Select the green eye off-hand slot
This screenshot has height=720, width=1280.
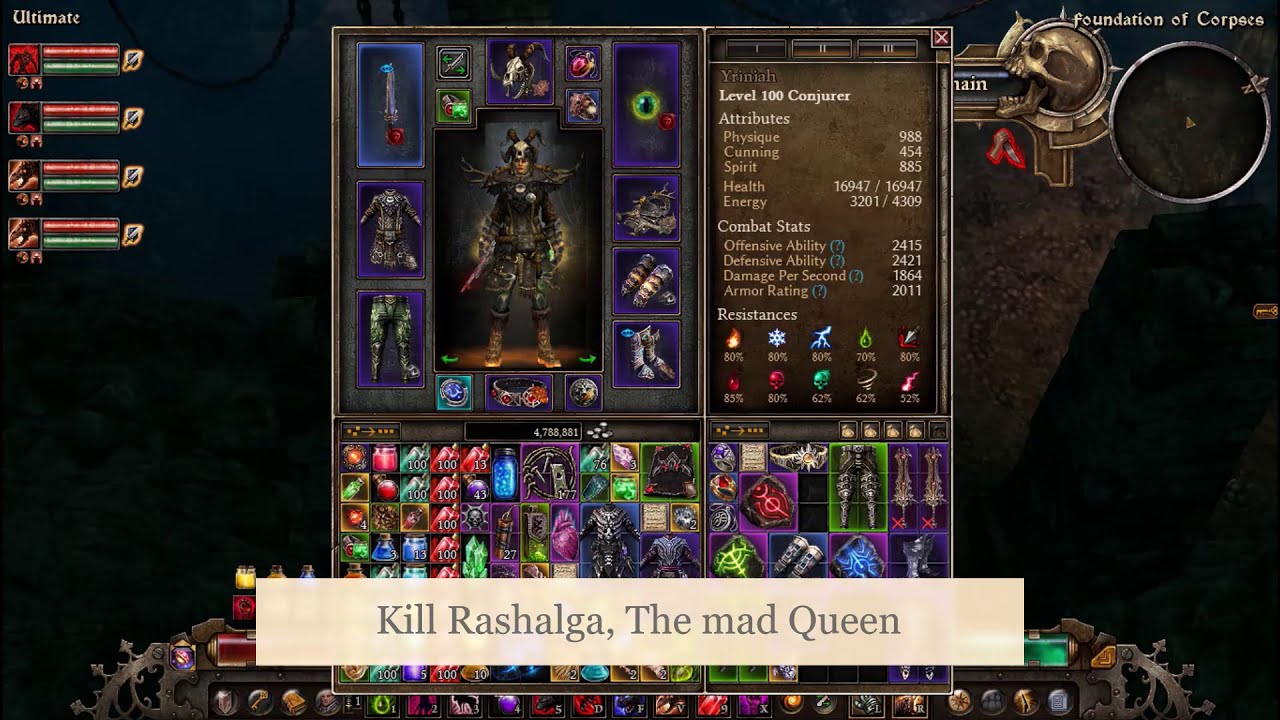[x=646, y=104]
